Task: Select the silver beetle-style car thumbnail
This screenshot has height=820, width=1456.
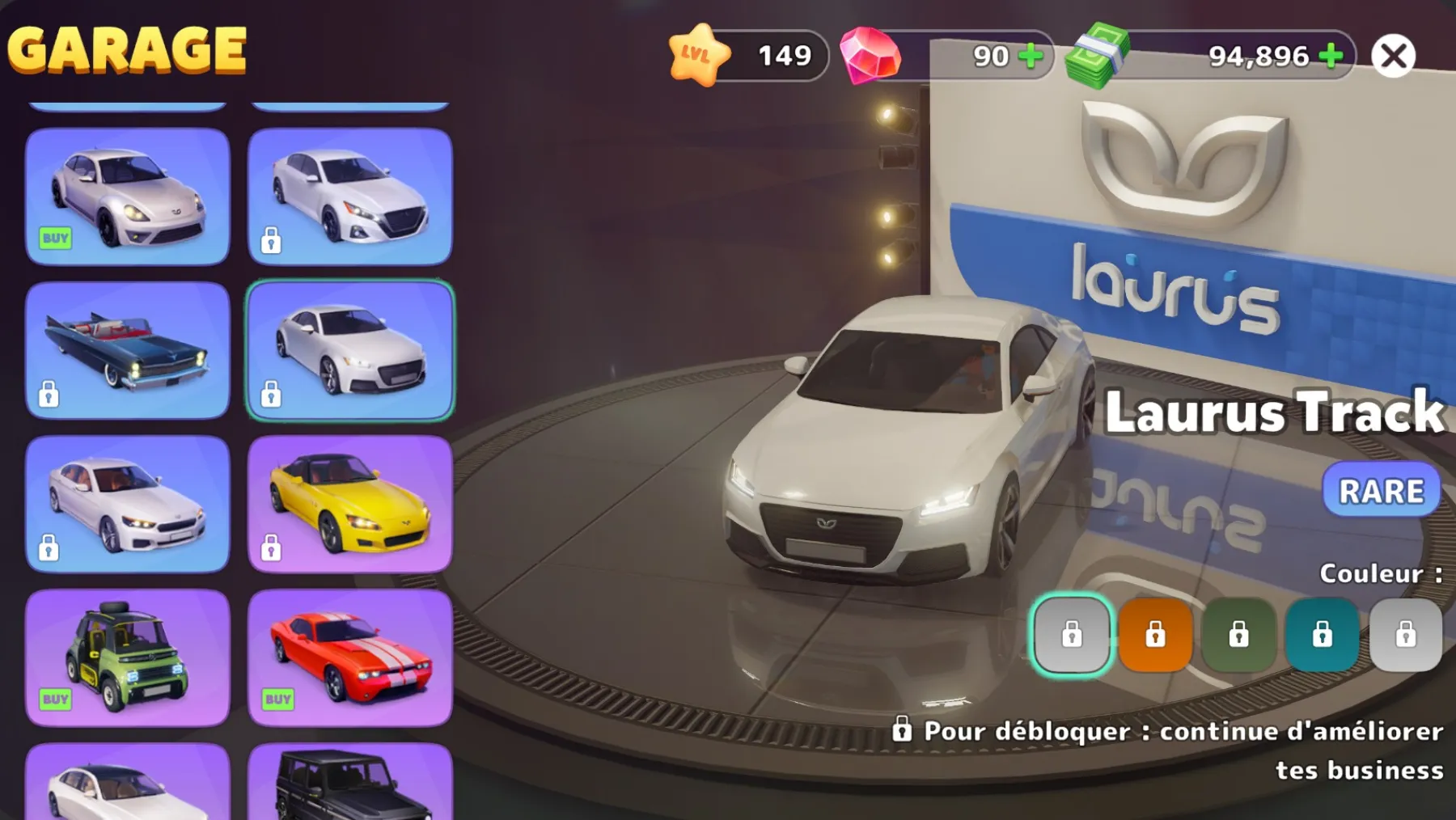Action: coord(128,197)
